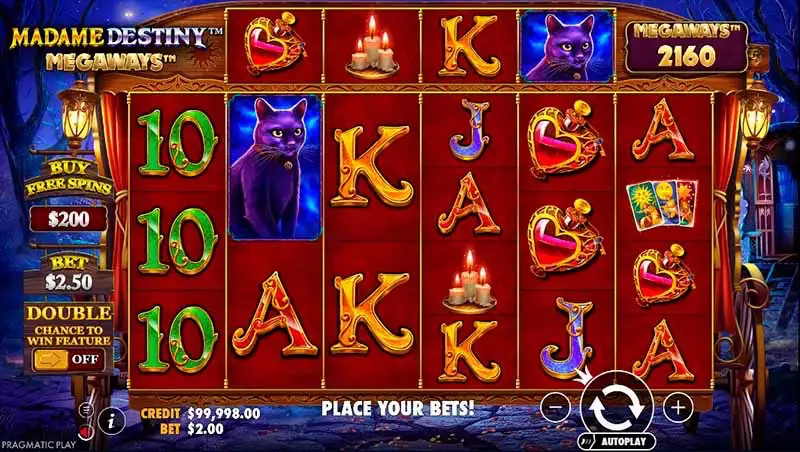Increase the bet with the plus button
Viewport: 800px width, 452px height.
click(x=677, y=406)
